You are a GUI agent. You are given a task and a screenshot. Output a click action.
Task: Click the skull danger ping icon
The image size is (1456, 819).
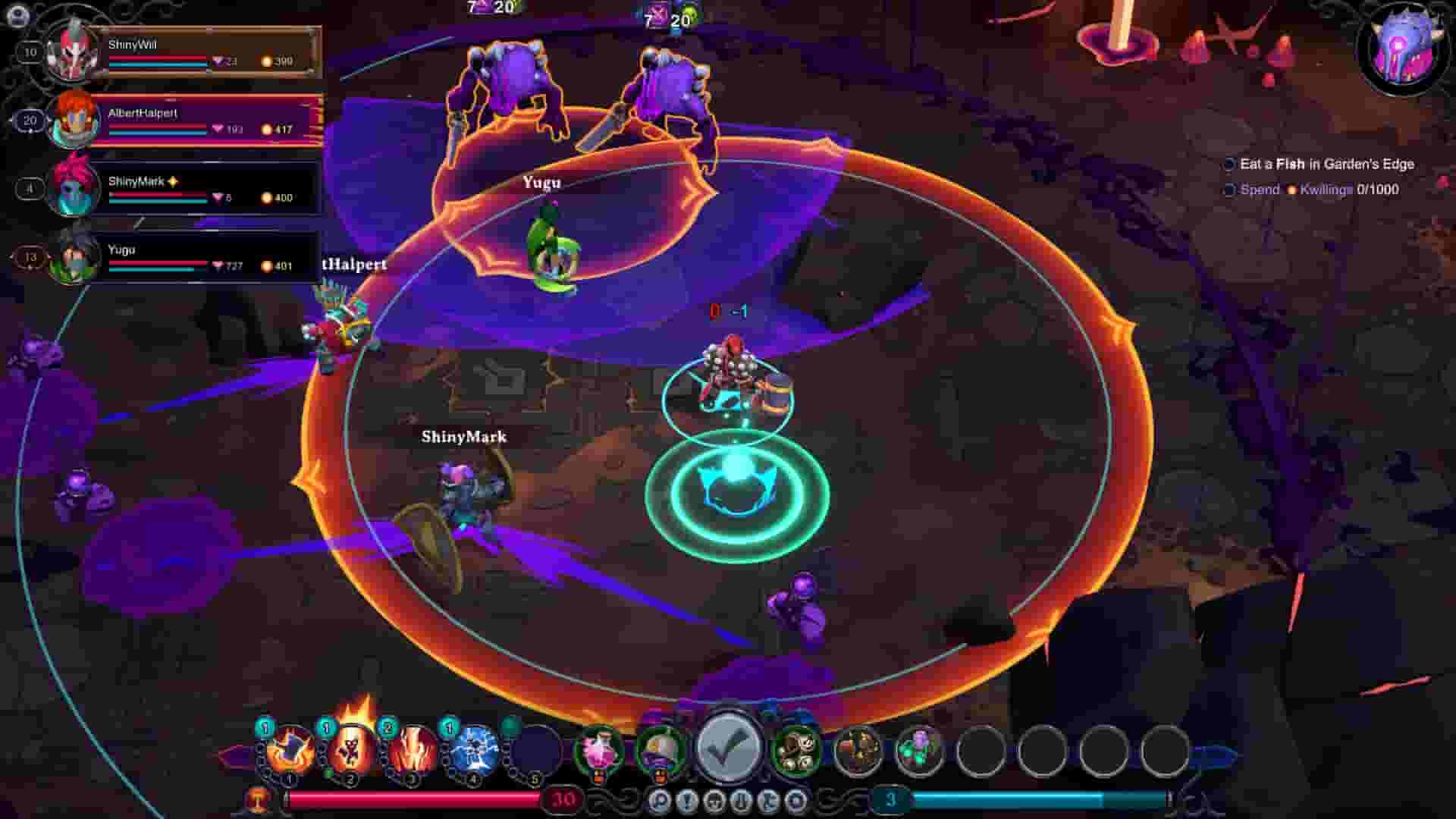(716, 801)
